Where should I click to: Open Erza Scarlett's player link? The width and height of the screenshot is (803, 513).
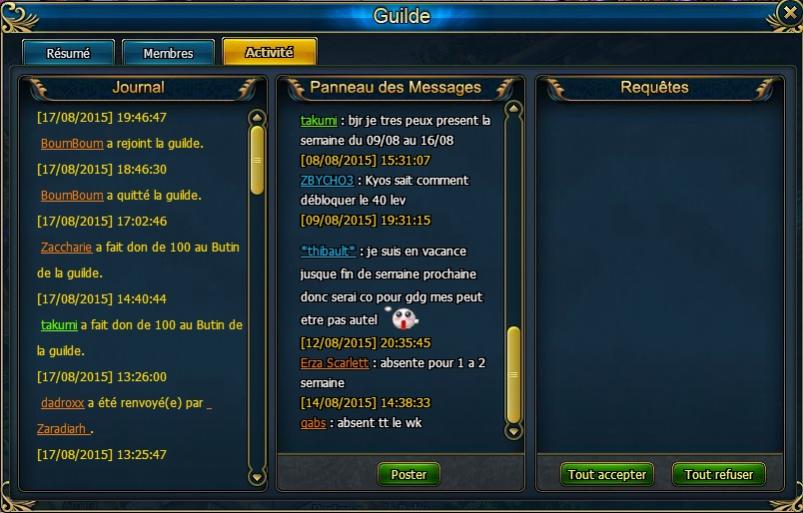coord(334,363)
